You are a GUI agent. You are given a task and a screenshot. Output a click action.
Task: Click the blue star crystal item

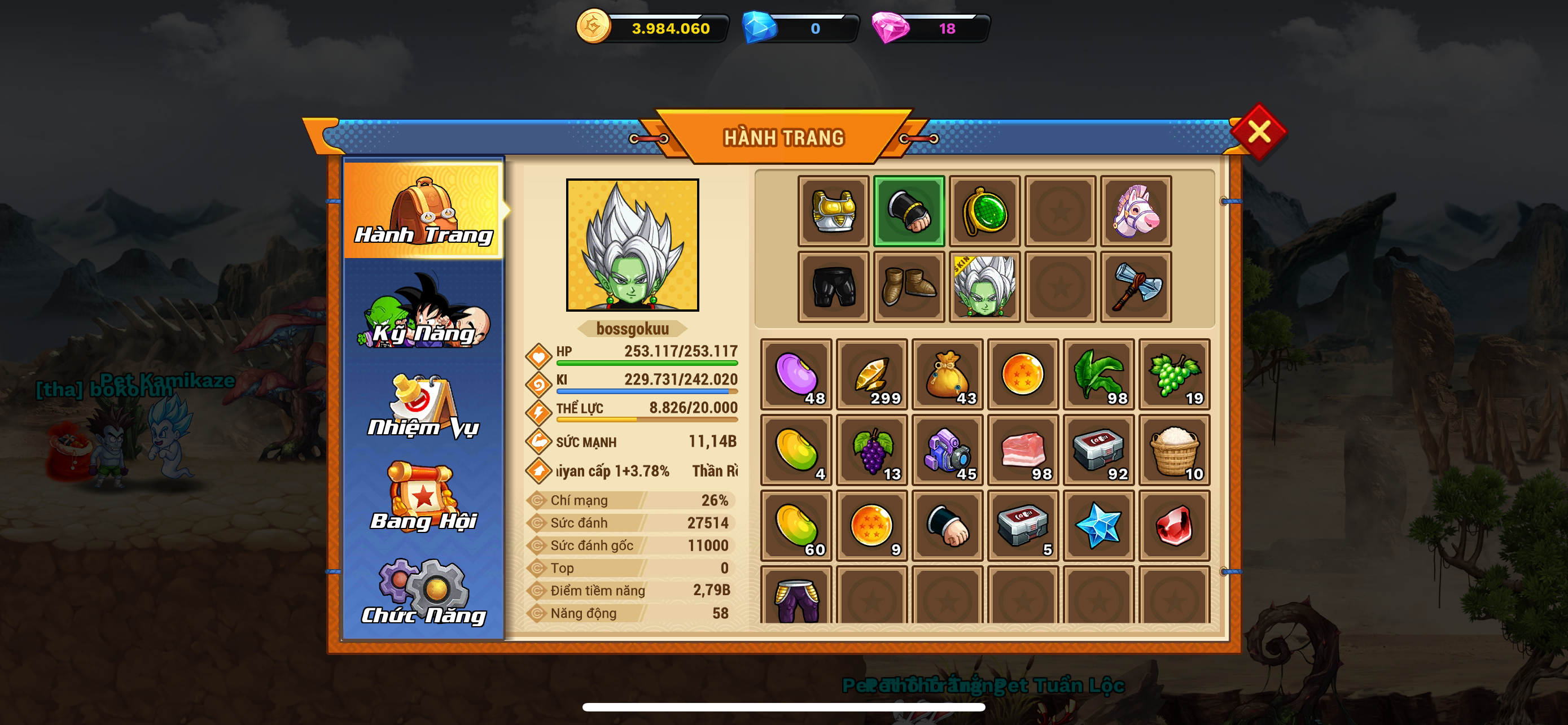(1099, 525)
